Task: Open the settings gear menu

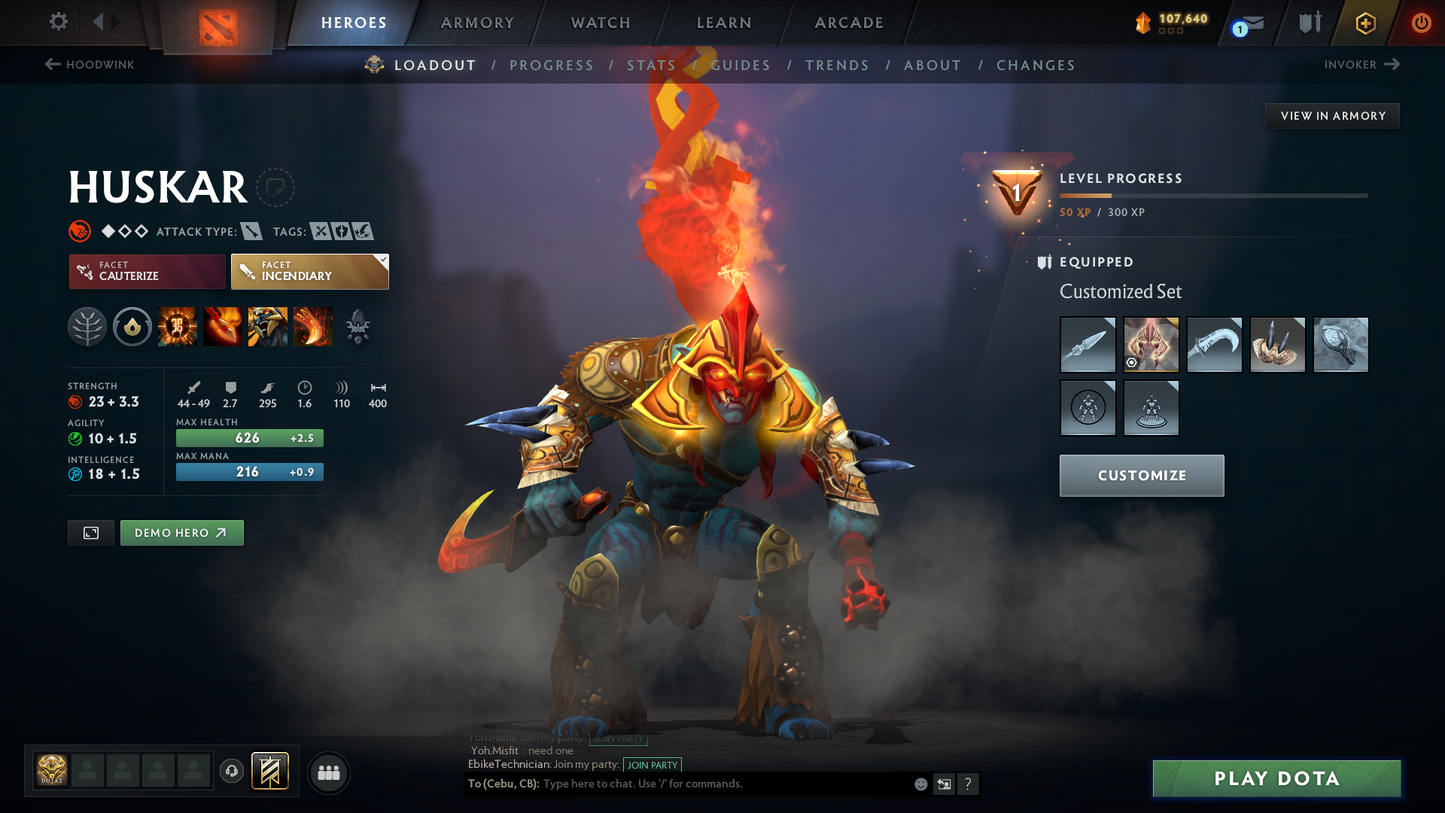Action: (59, 21)
